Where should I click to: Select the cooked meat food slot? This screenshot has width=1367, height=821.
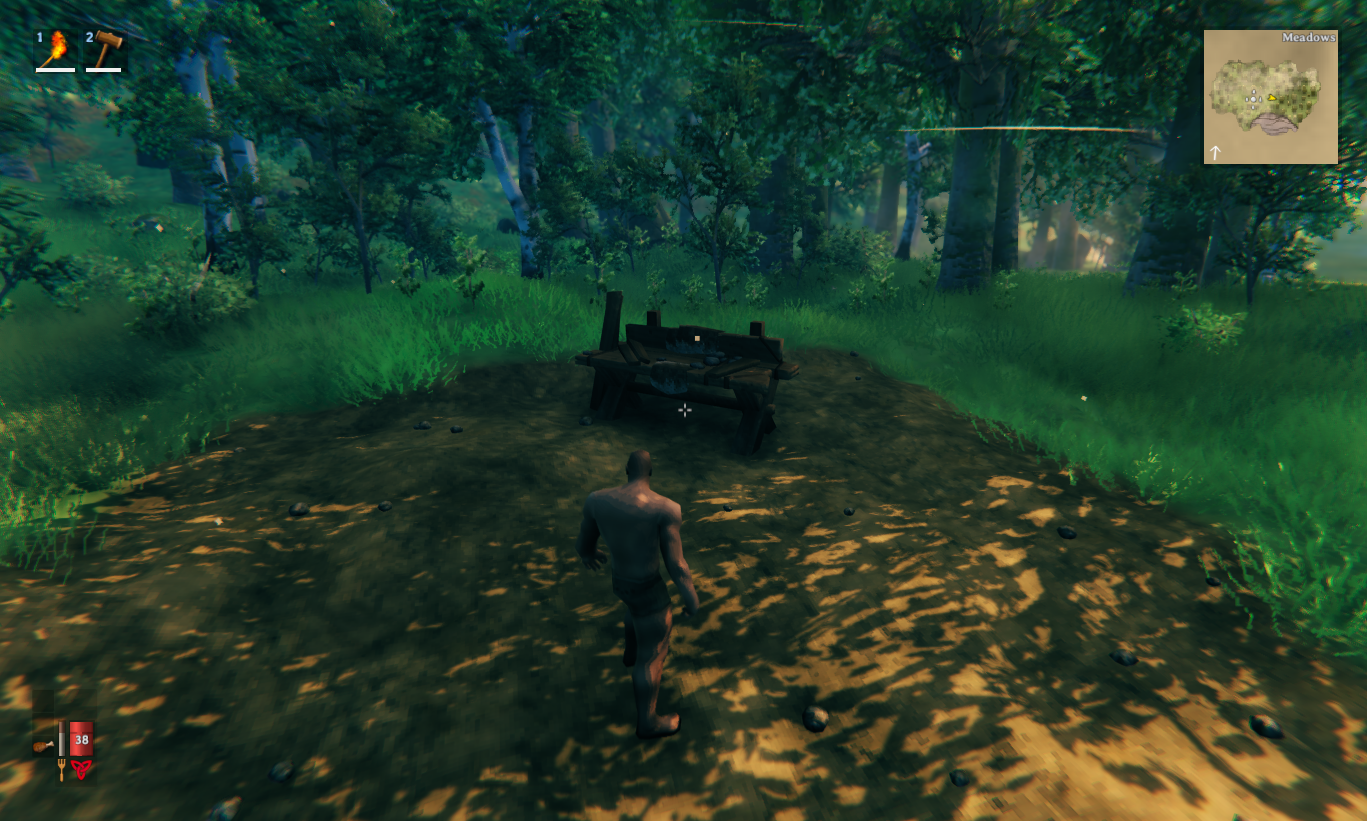(x=43, y=744)
